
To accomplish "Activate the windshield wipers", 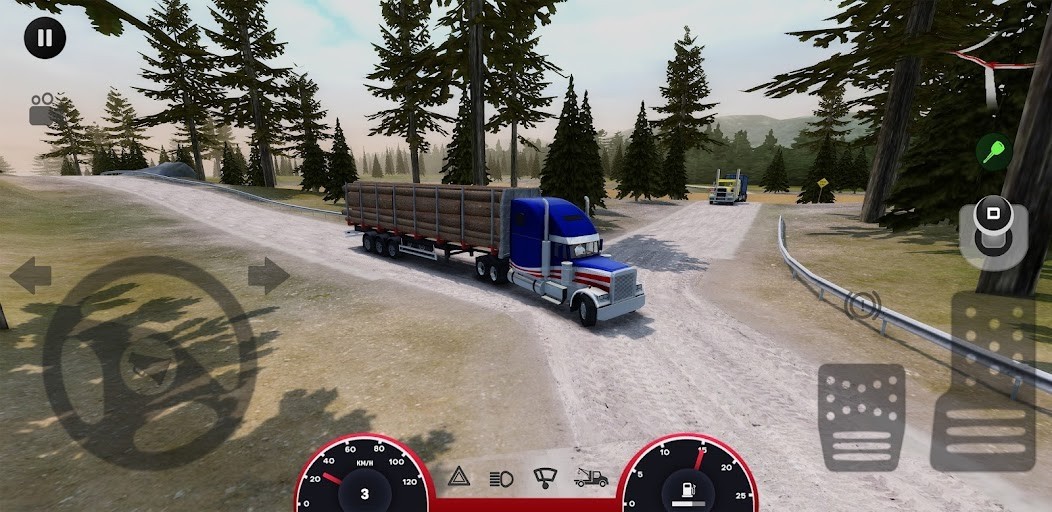I will [545, 477].
